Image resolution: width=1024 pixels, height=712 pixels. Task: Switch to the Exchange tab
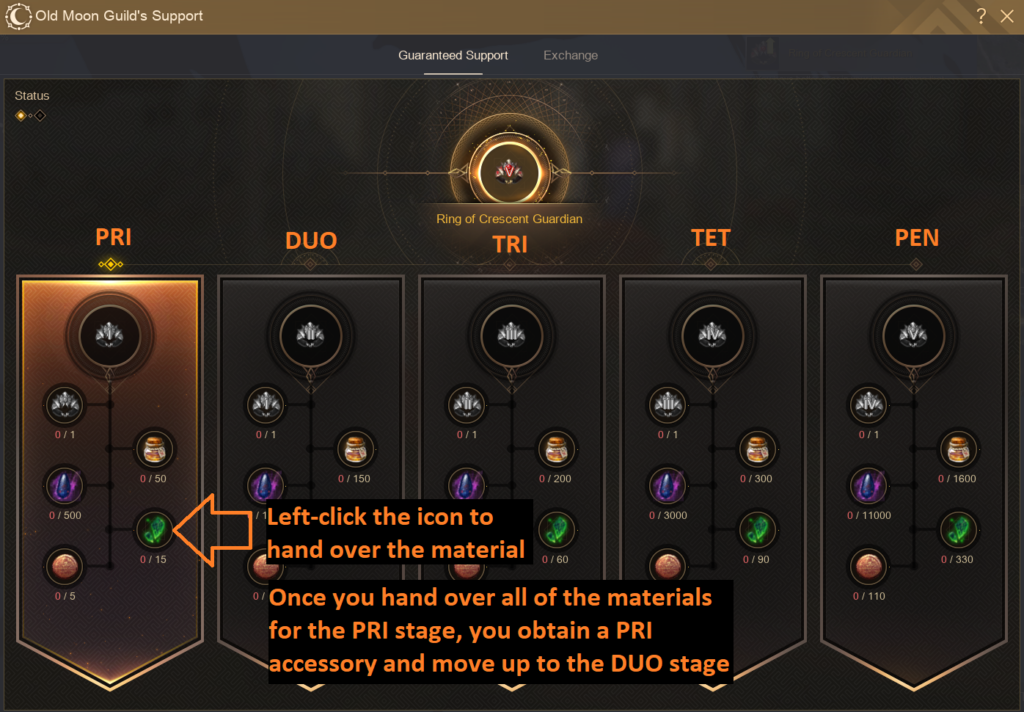pos(570,55)
